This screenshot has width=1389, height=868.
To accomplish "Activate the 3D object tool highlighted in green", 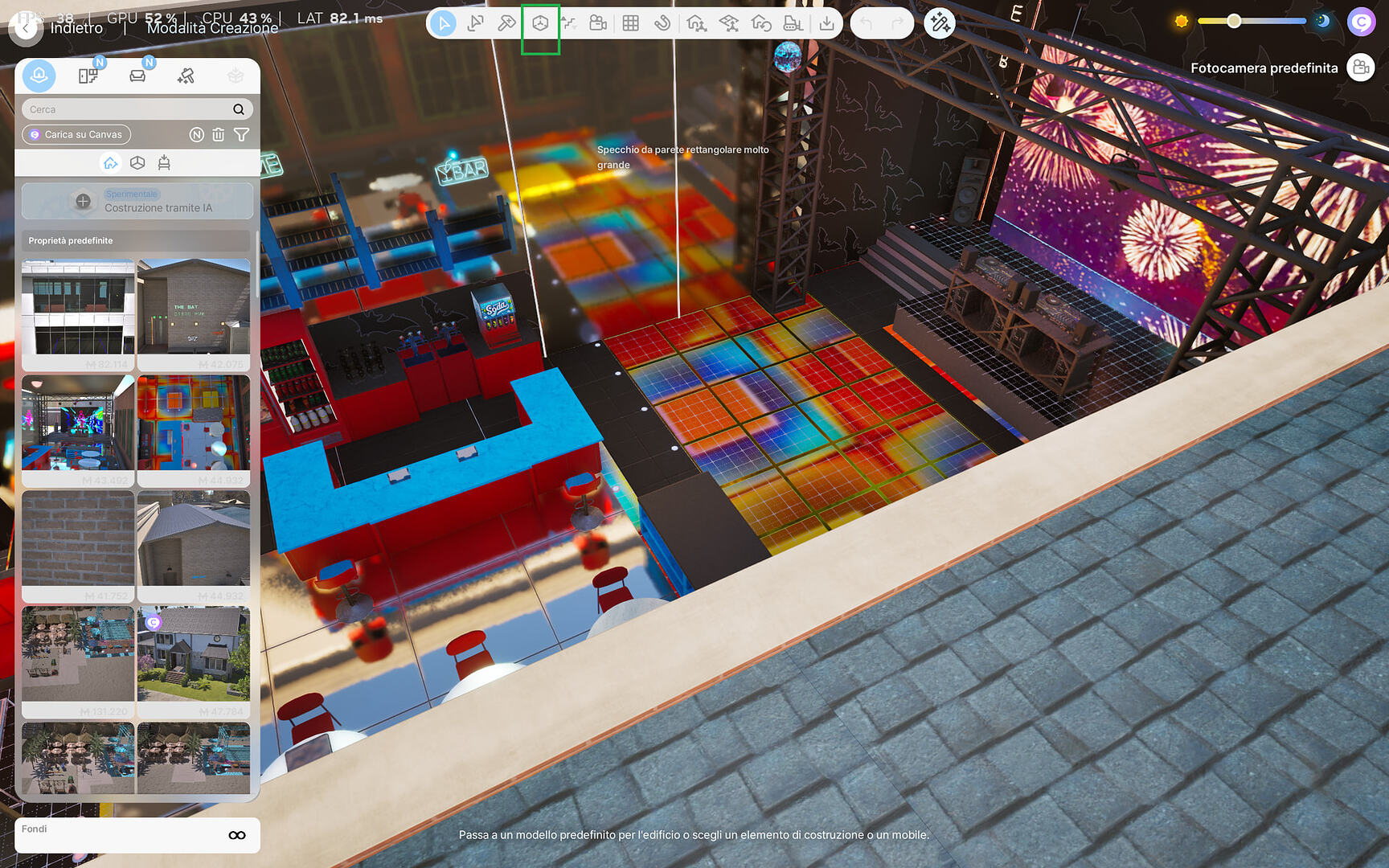I will point(539,23).
